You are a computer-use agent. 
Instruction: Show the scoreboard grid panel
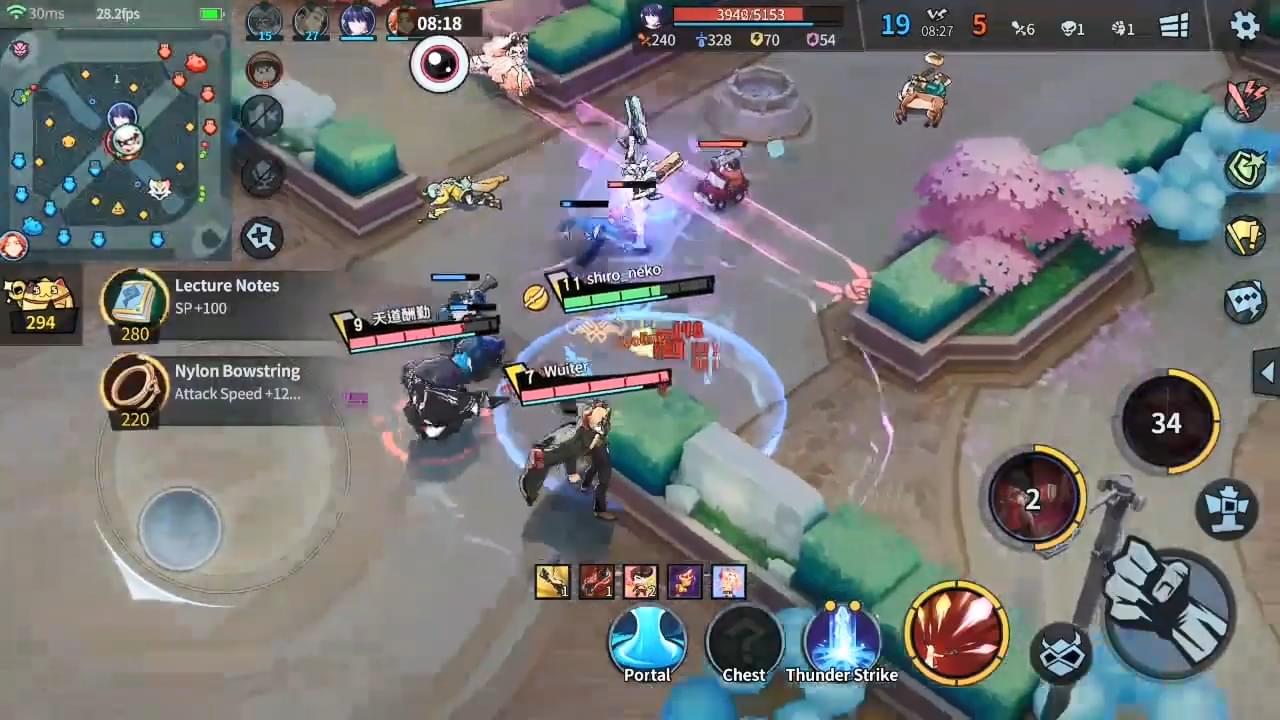pos(1174,26)
